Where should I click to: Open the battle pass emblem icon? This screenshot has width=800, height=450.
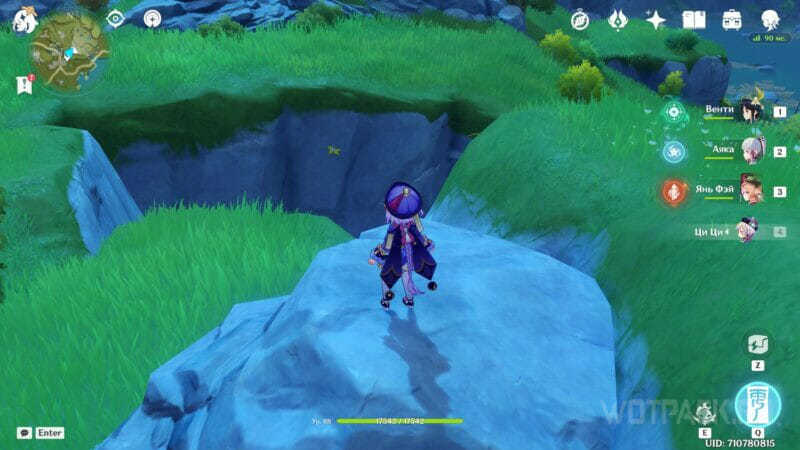618,20
